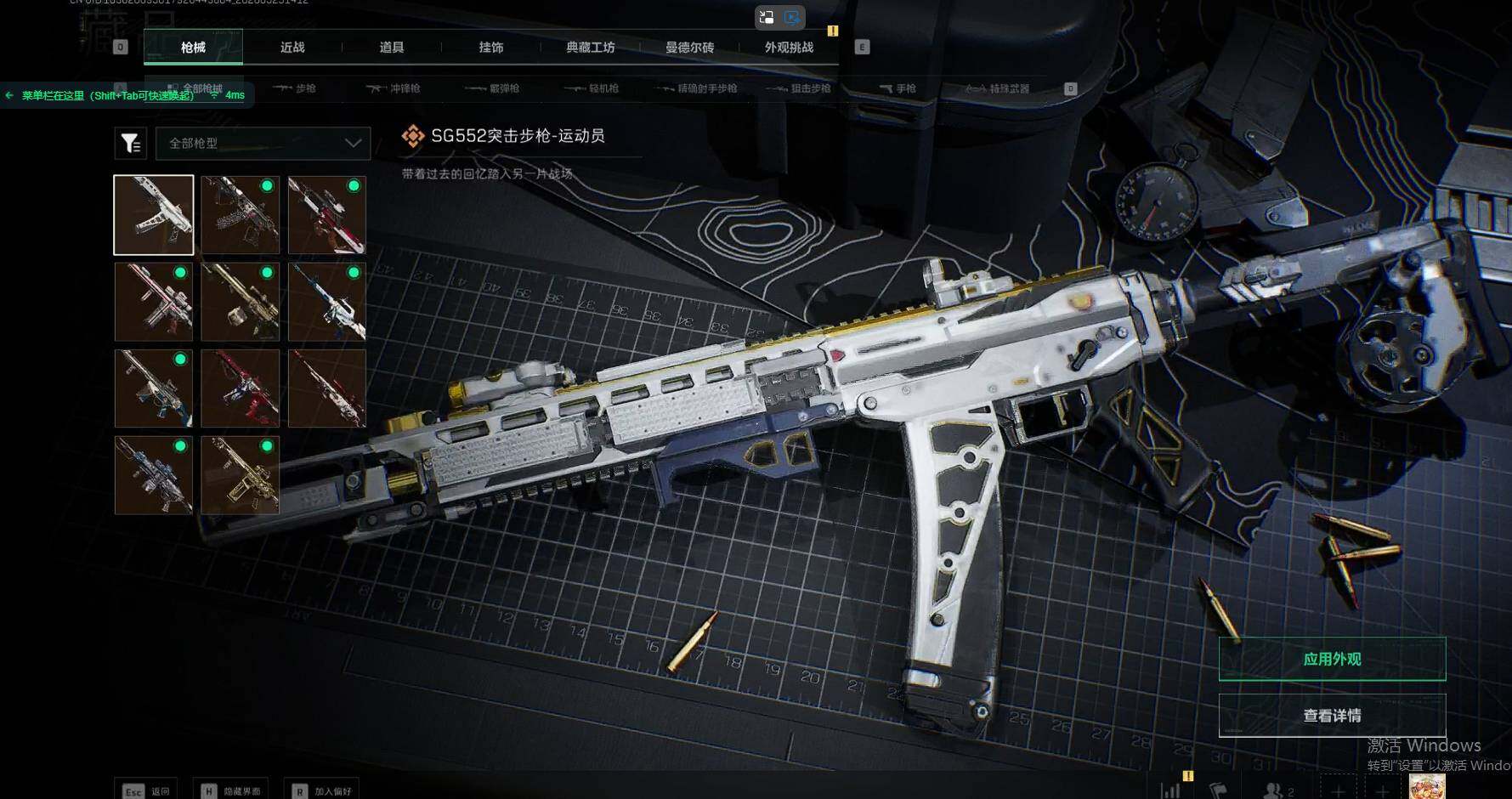1512x799 pixels.
Task: Open the 道具 items tab
Action: tap(392, 48)
